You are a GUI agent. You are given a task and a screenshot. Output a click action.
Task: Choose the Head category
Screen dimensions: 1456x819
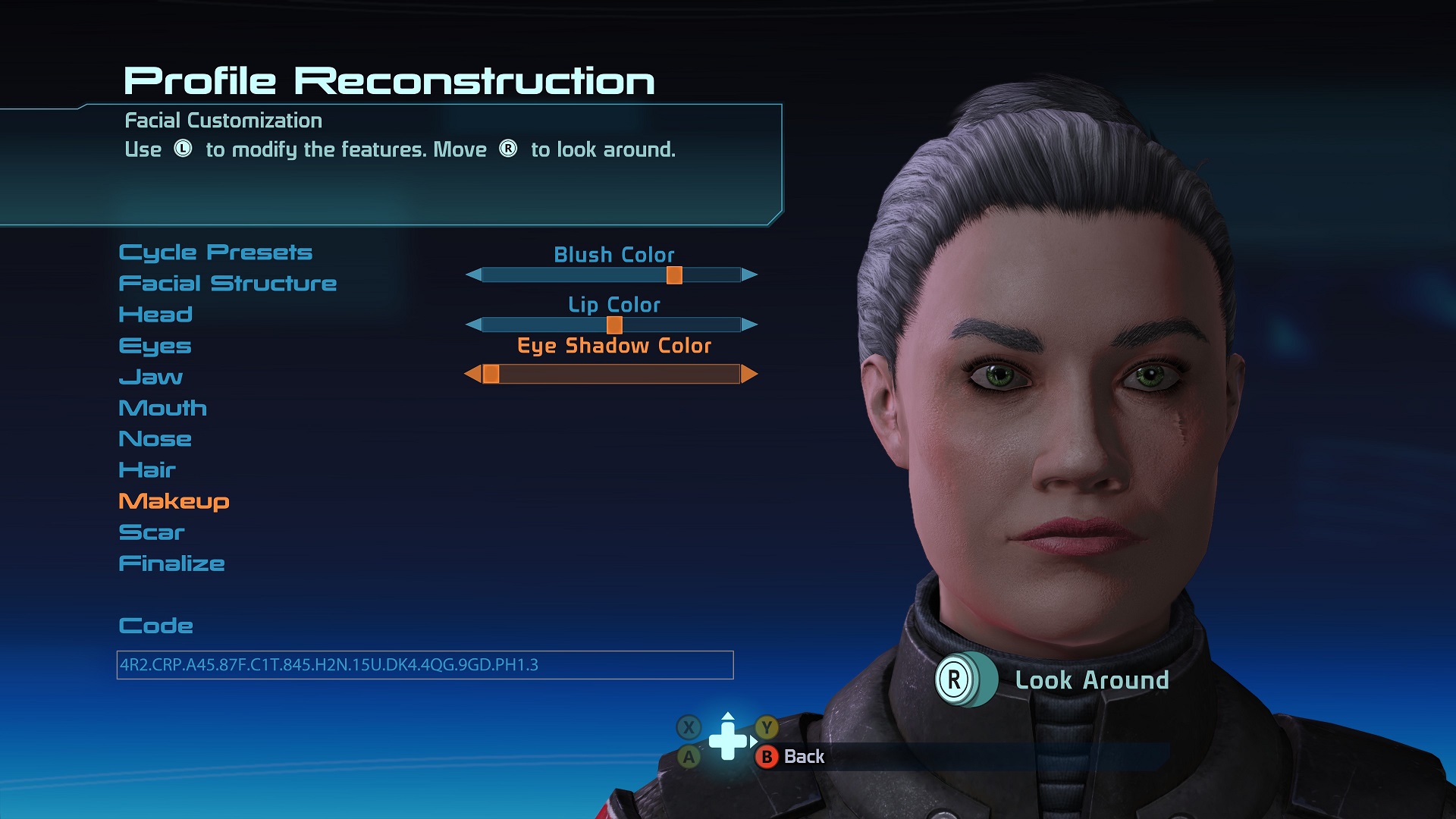(x=155, y=315)
